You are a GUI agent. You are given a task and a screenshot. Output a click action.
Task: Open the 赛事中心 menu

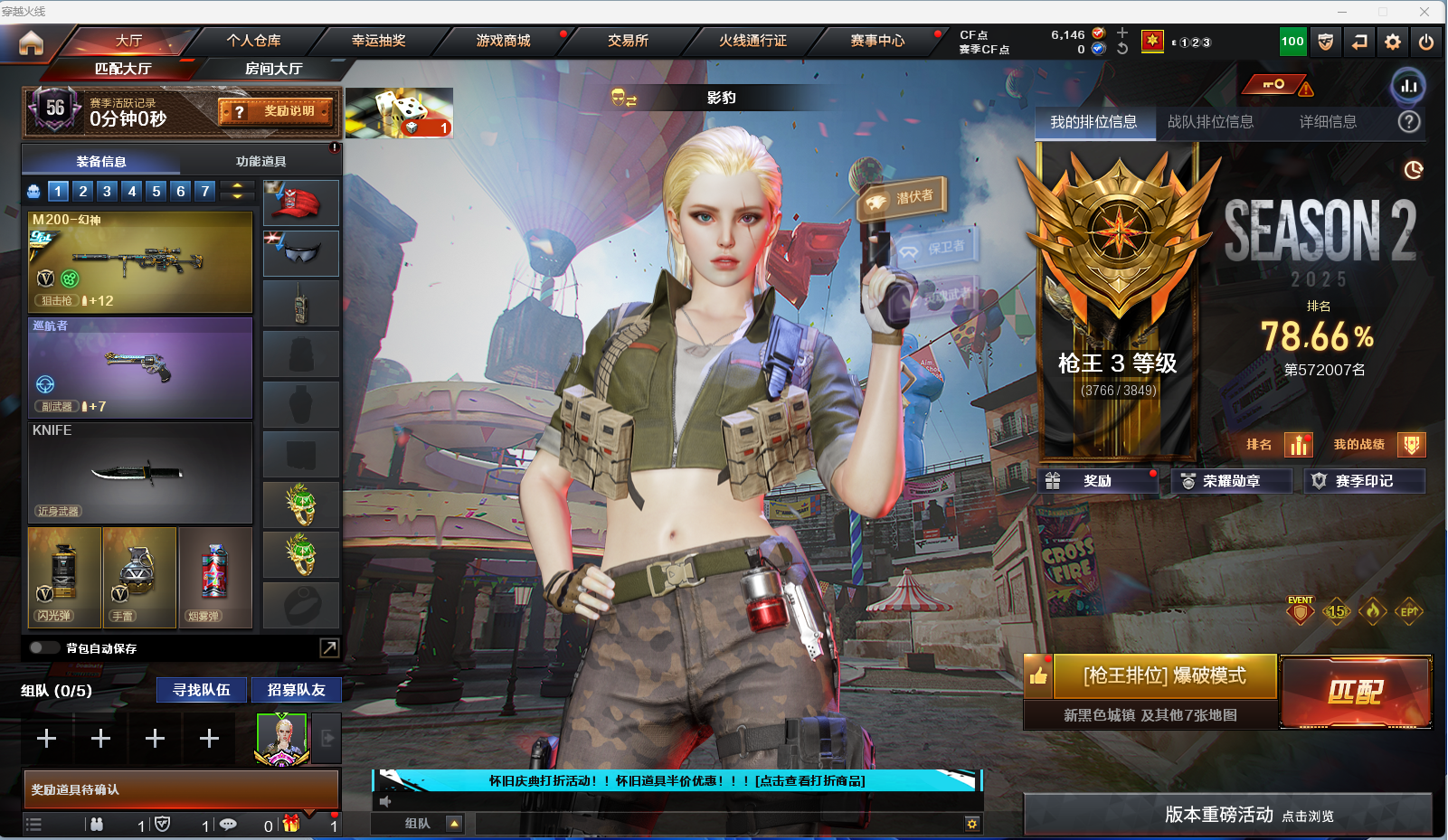pyautogui.click(x=877, y=41)
